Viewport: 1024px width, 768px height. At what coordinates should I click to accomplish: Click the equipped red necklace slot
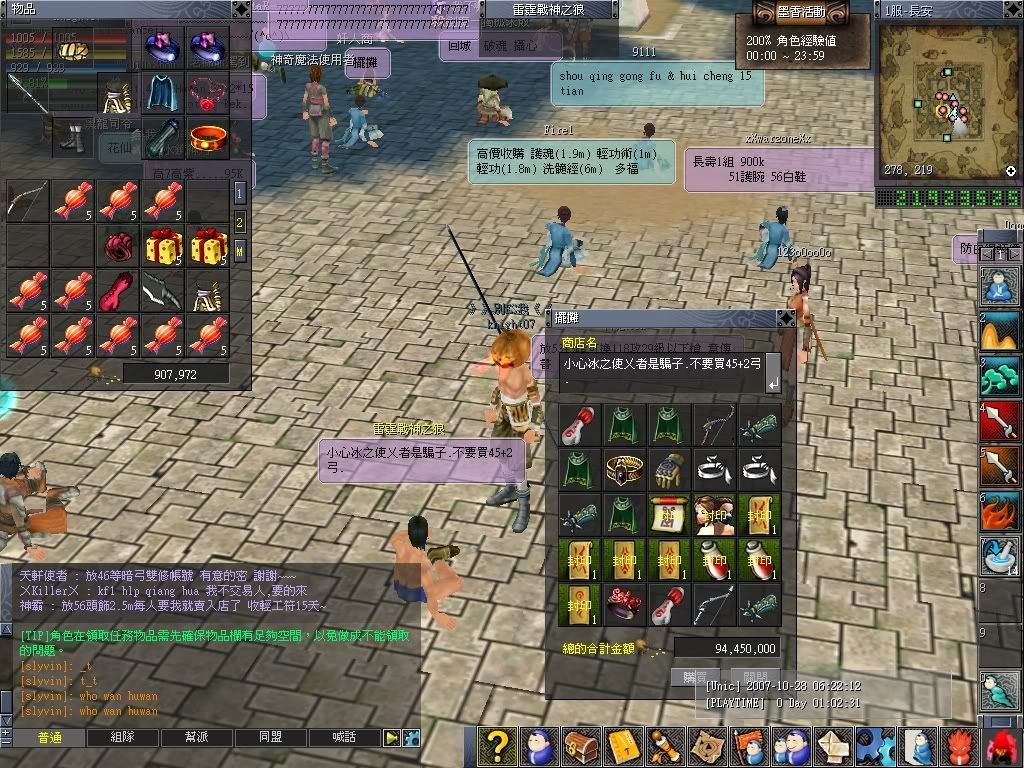pos(207,91)
